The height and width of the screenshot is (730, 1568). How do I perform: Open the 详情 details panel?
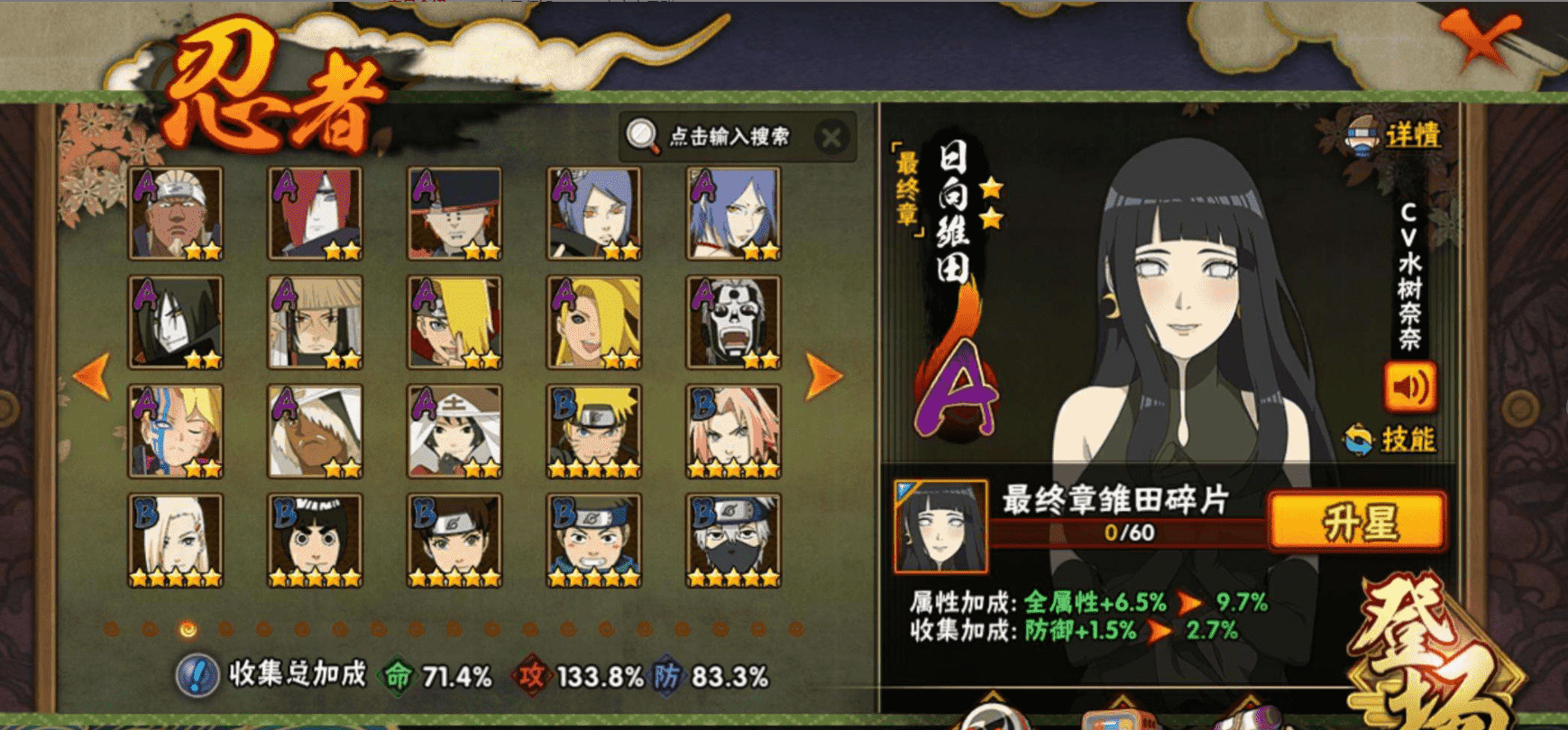pos(1394,136)
